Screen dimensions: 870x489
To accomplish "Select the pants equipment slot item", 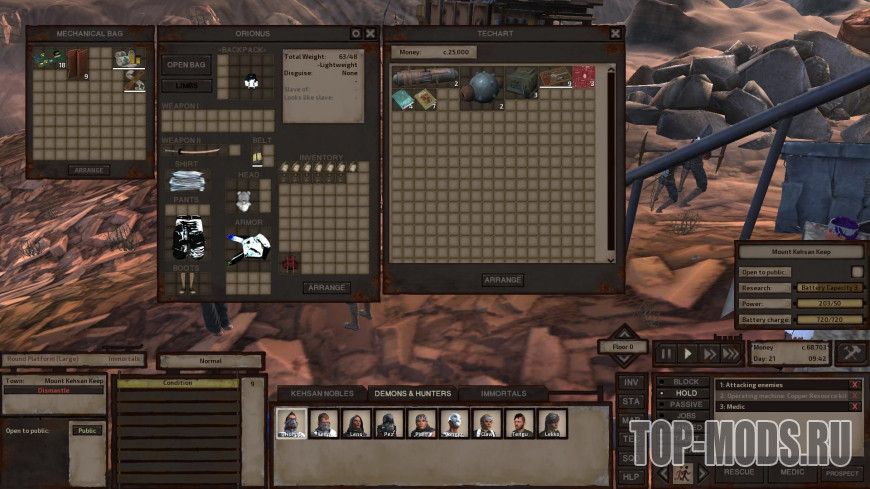I will 188,236.
